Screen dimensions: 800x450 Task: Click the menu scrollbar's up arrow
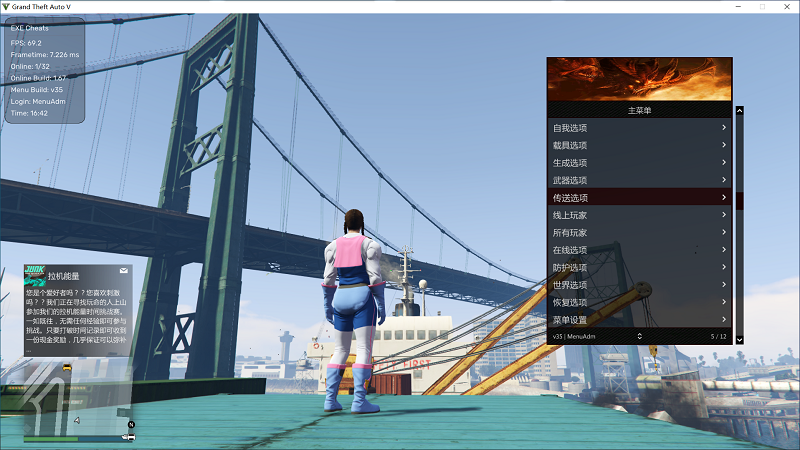tap(739, 111)
